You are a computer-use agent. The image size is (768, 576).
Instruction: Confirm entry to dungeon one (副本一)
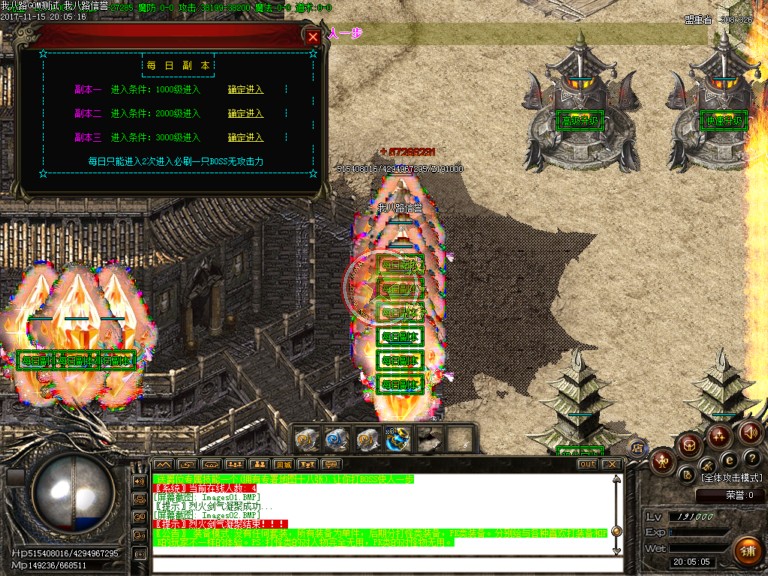245,89
